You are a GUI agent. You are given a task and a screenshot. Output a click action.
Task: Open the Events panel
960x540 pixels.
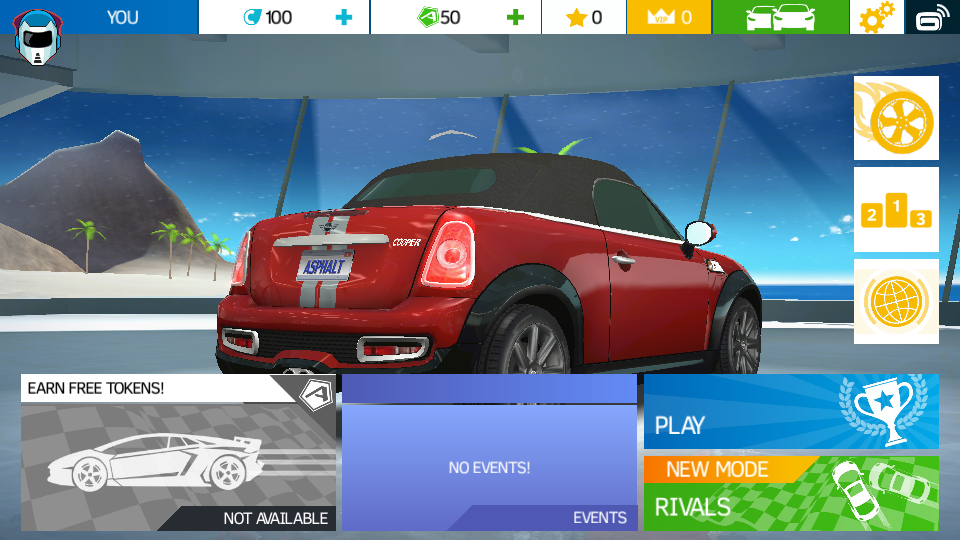(489, 453)
